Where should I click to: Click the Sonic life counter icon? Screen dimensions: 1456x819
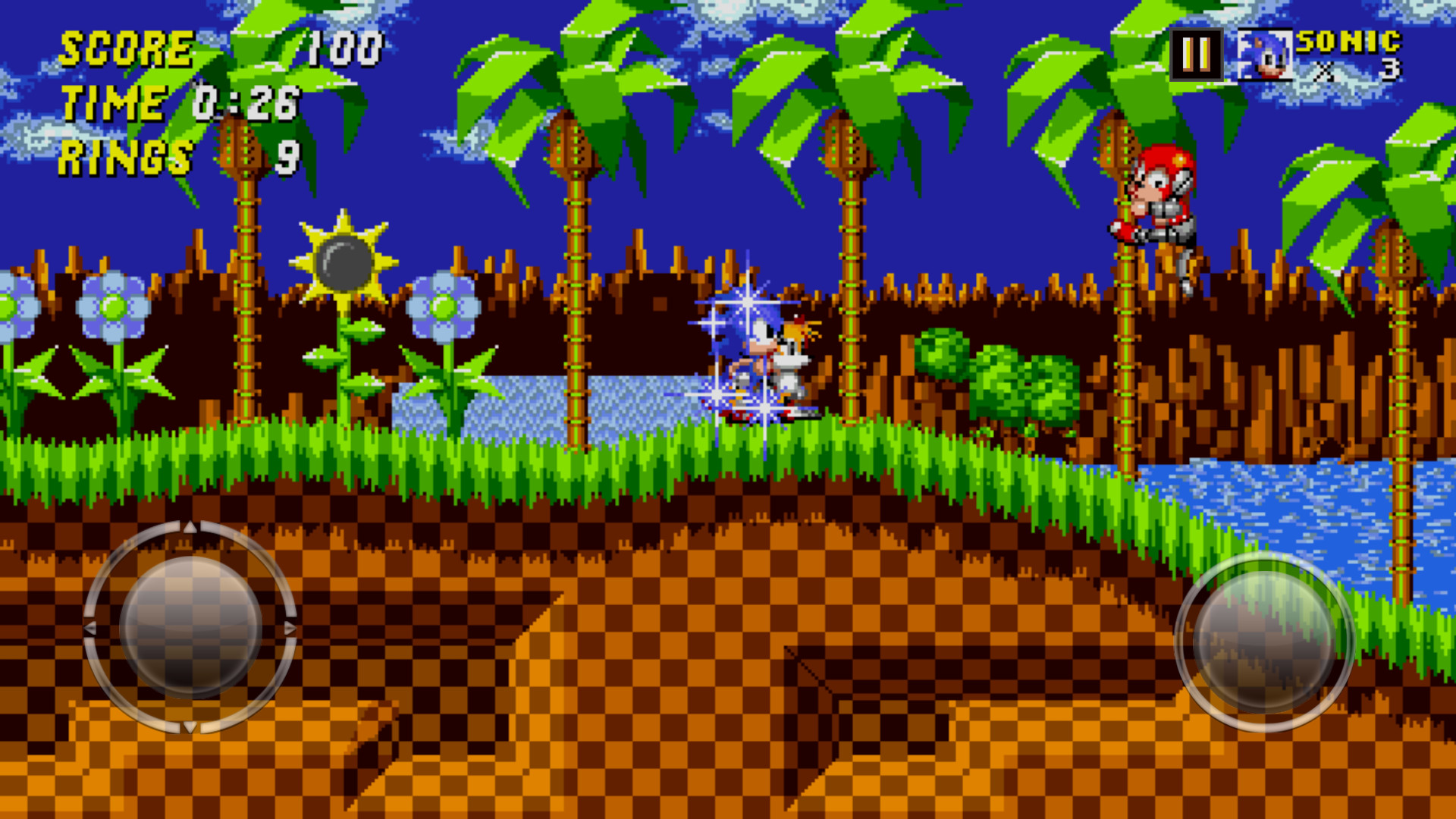[x=1263, y=55]
